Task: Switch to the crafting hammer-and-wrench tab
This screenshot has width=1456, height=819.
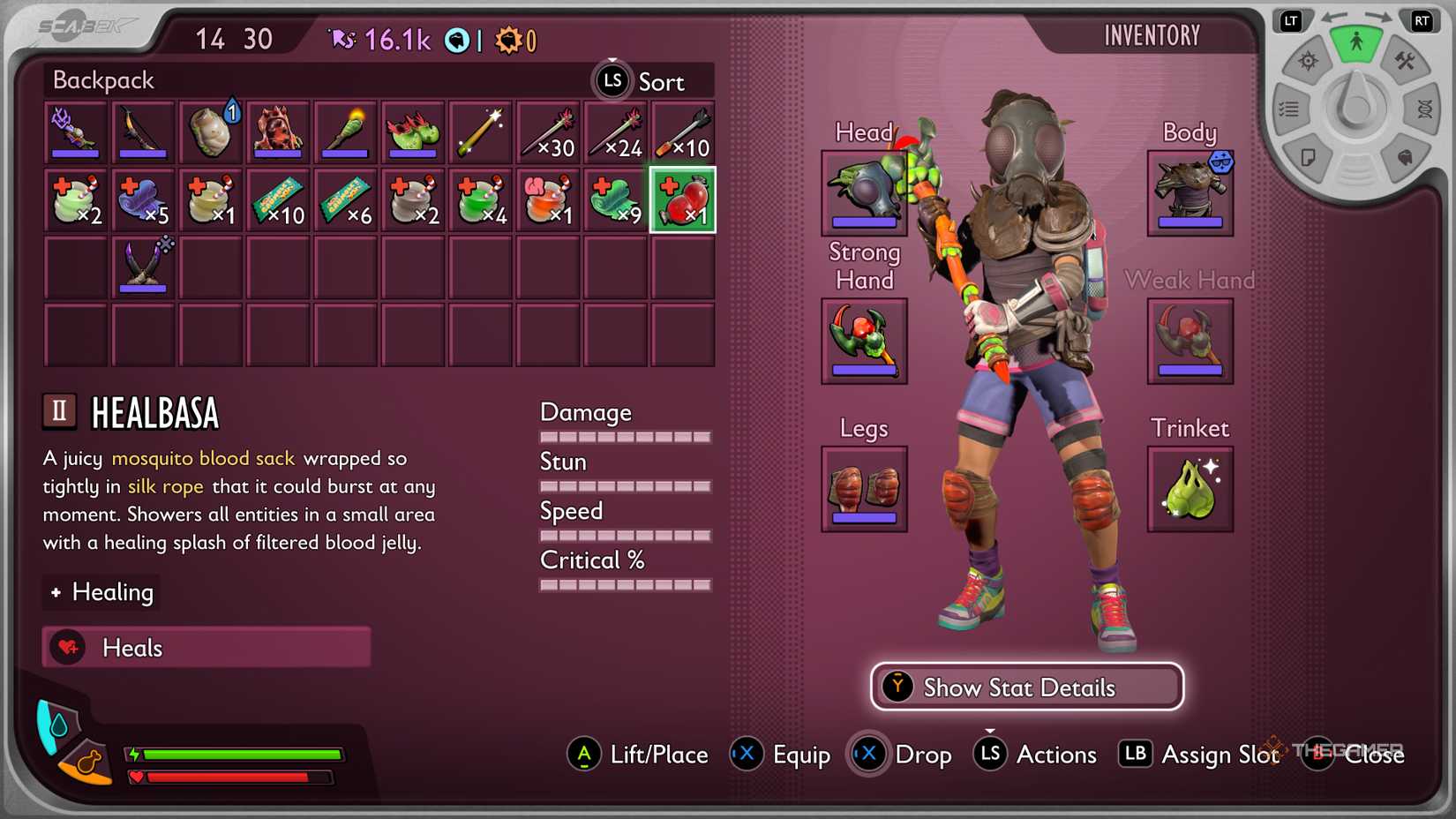Action: (x=1407, y=61)
